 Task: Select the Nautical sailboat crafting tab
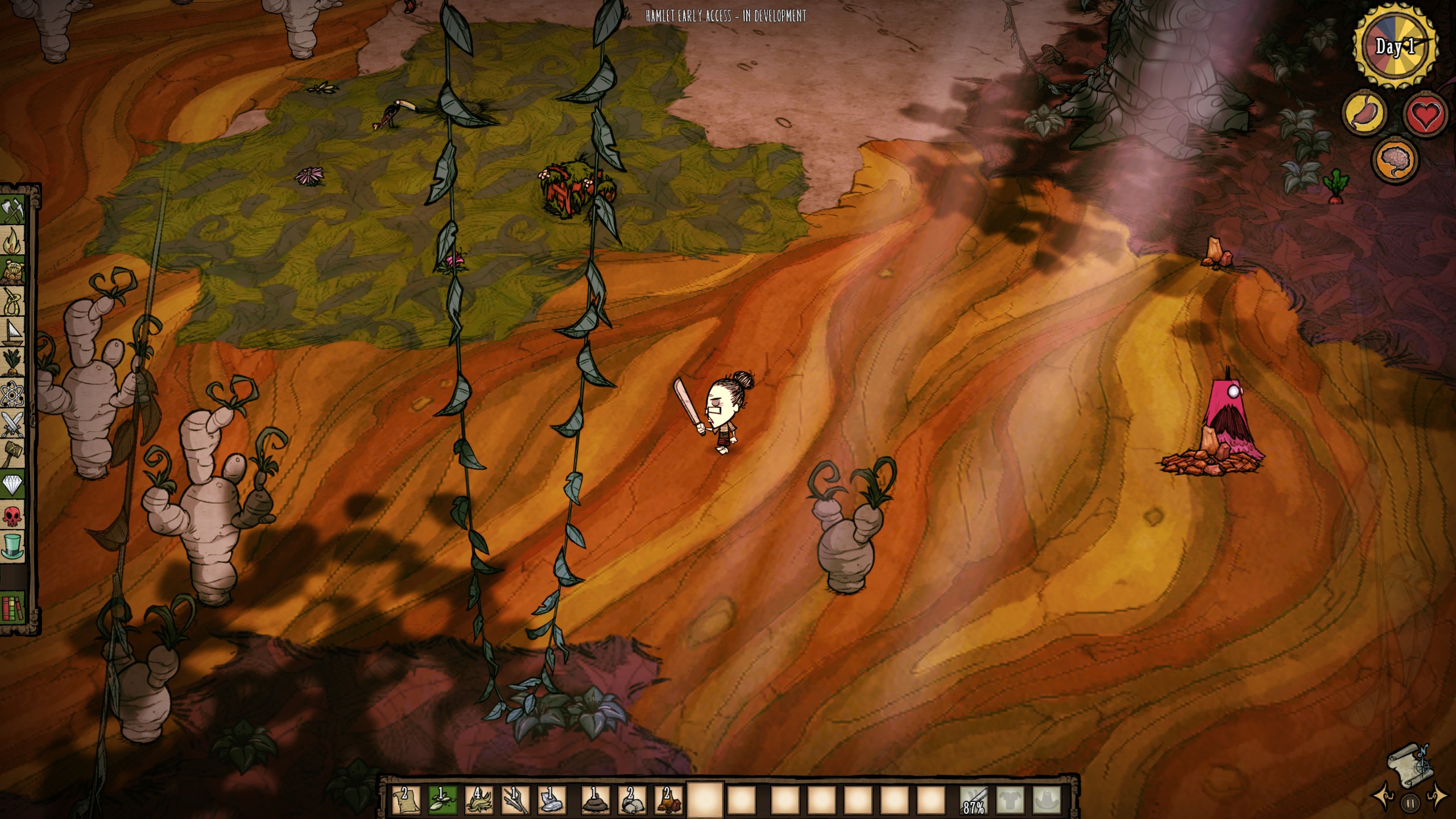(14, 332)
